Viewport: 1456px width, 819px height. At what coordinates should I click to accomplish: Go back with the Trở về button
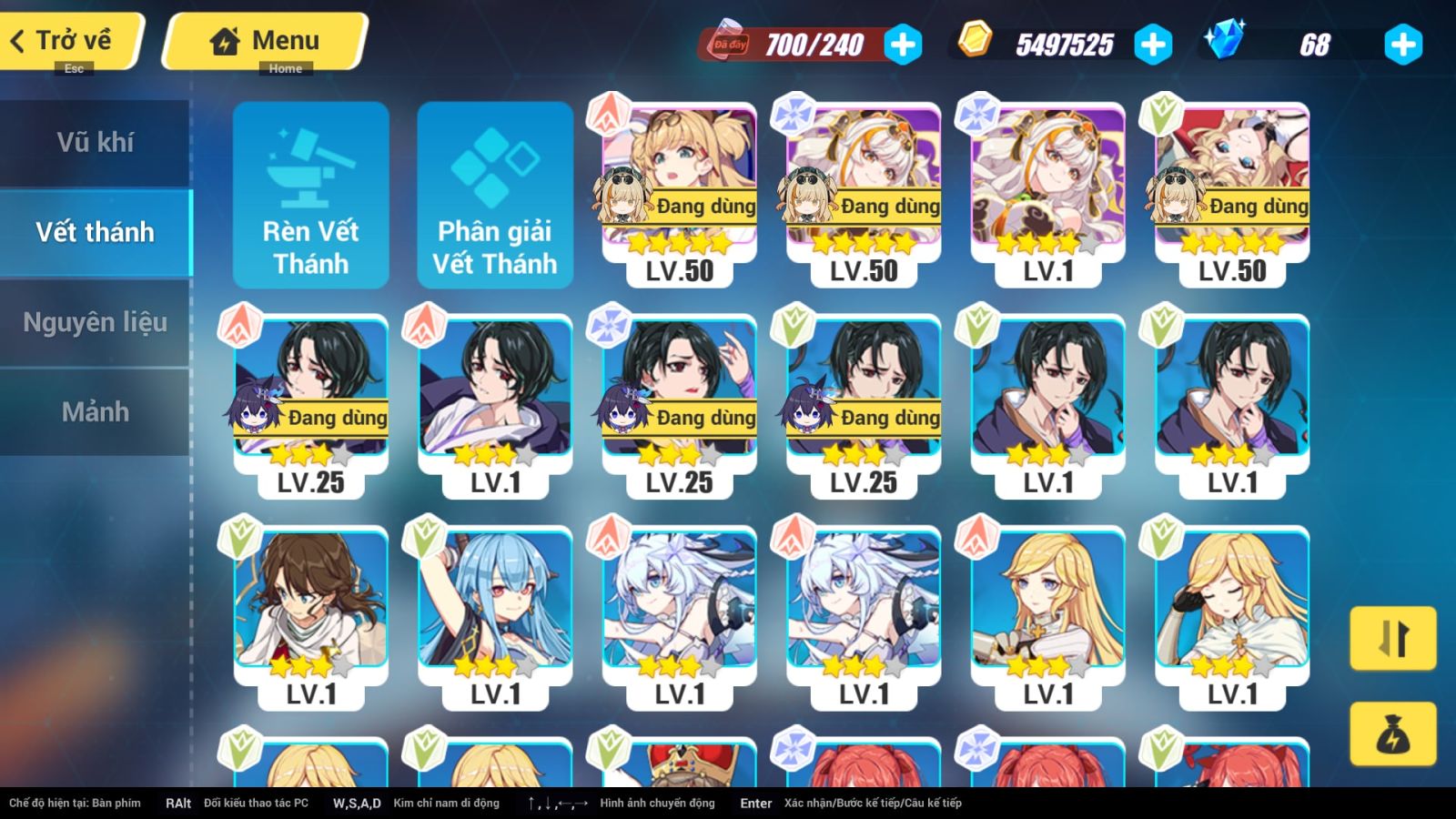71,41
